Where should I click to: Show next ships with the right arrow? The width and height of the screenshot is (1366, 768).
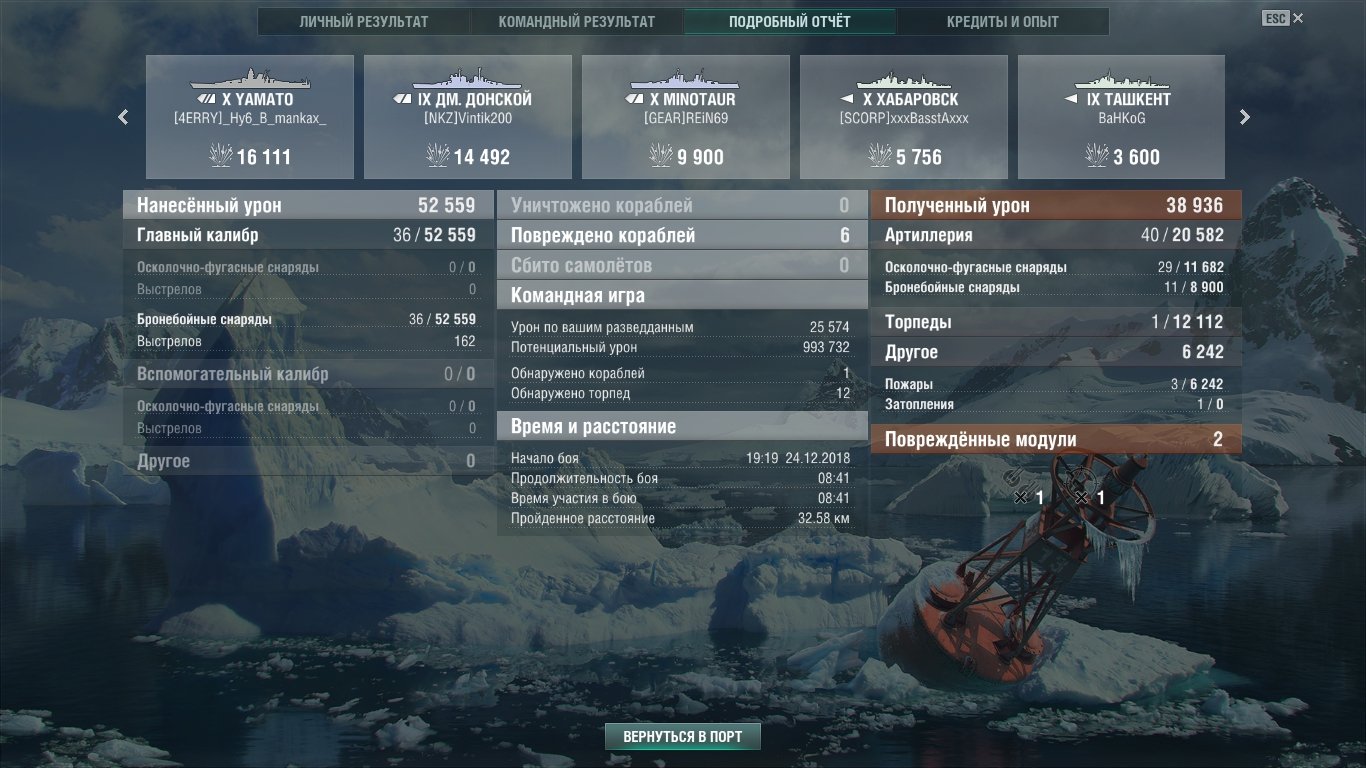coord(1245,117)
